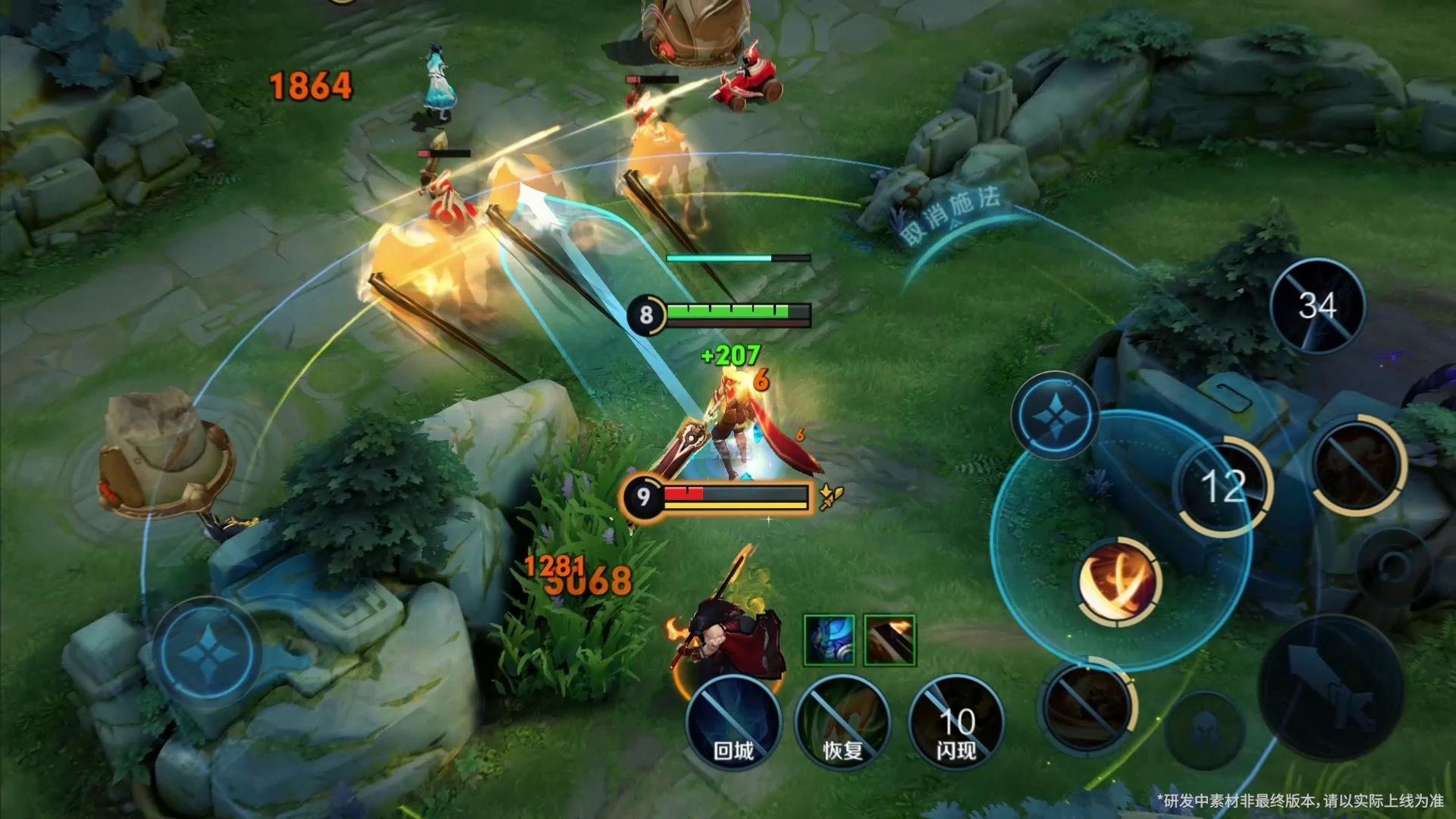The width and height of the screenshot is (1456, 819).
Task: Use the 恢复 restore spell
Action: tap(843, 722)
